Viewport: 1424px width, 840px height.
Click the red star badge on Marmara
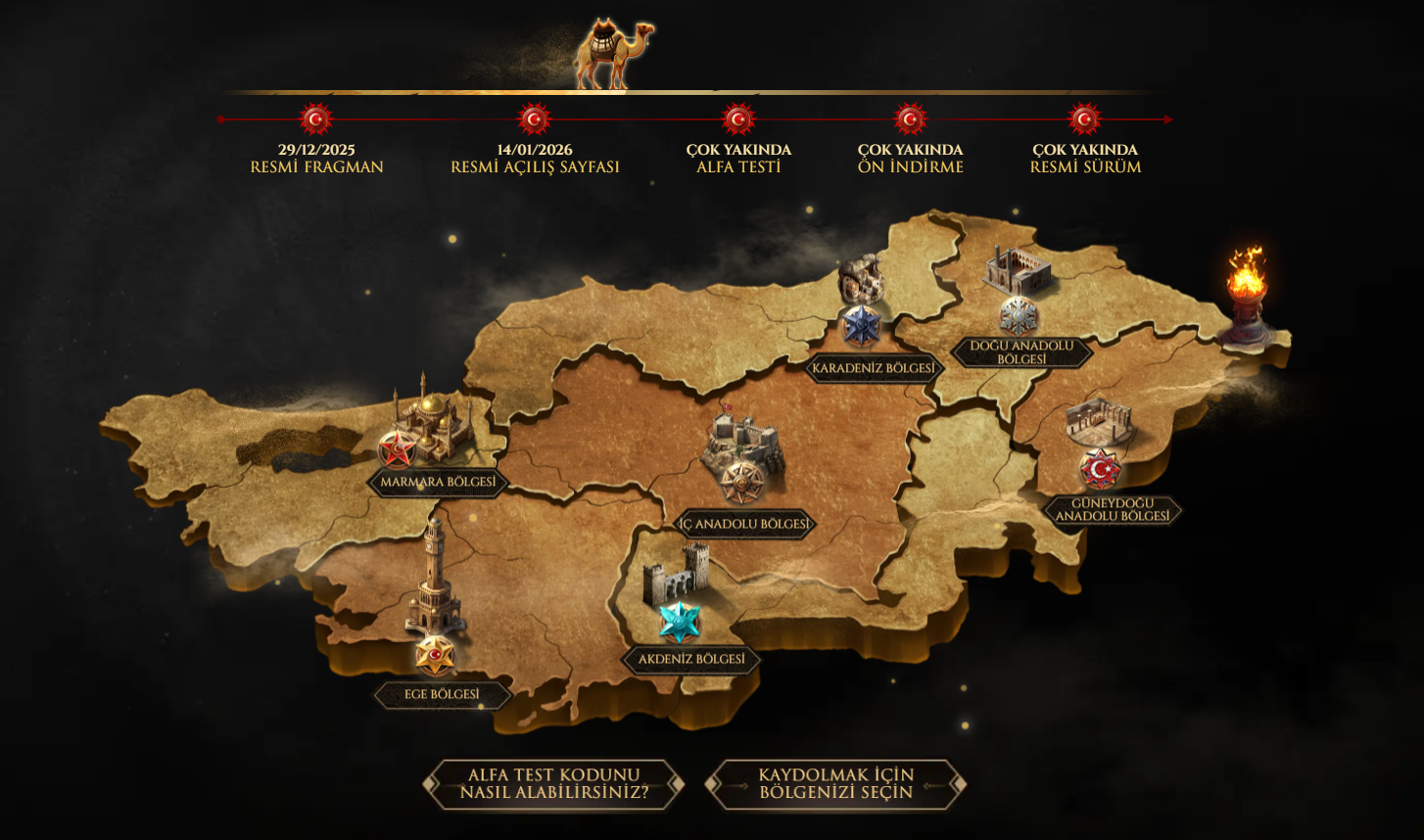[397, 449]
